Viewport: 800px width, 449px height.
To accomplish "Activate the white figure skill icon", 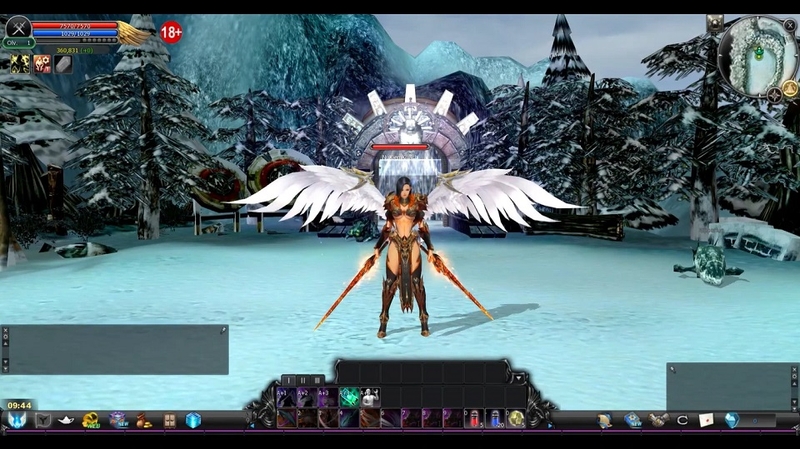I will coord(370,397).
